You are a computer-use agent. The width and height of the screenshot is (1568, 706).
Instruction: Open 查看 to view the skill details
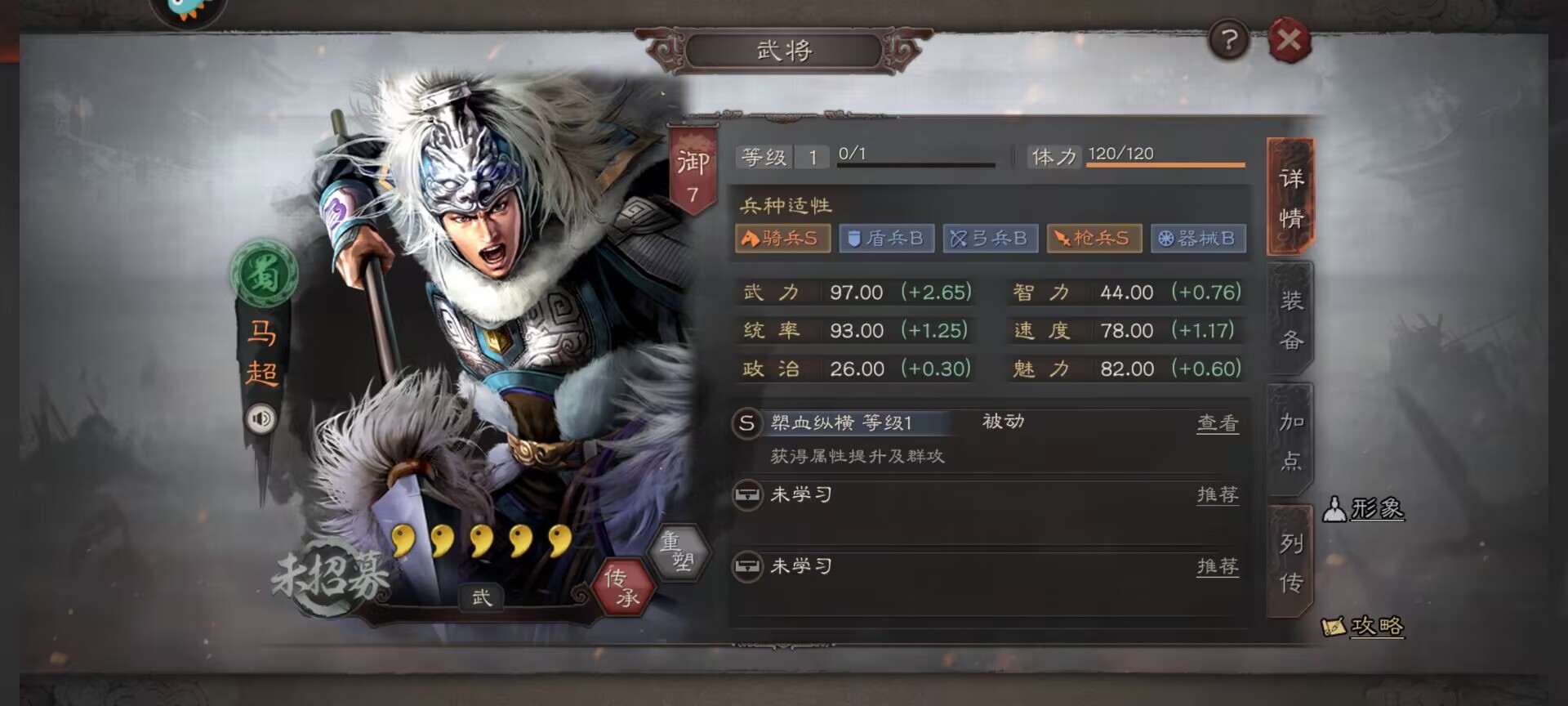point(1218,423)
